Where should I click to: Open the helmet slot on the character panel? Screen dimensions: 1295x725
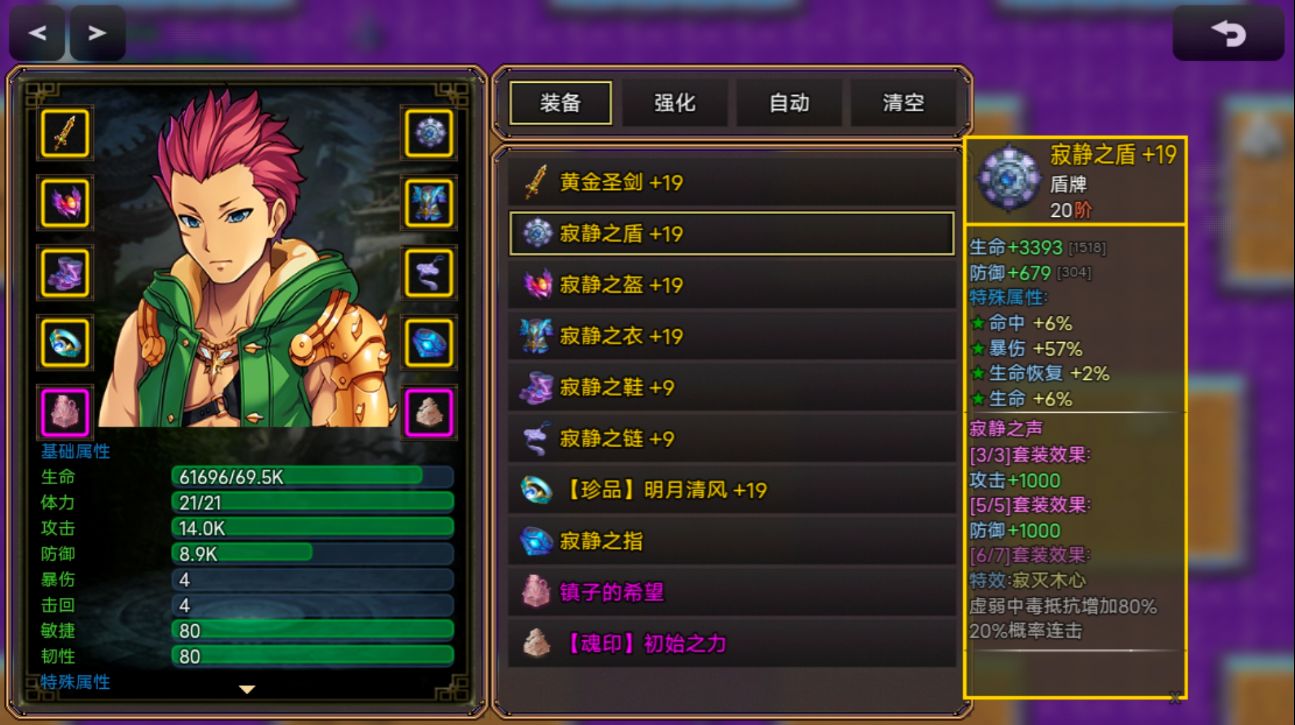click(63, 203)
